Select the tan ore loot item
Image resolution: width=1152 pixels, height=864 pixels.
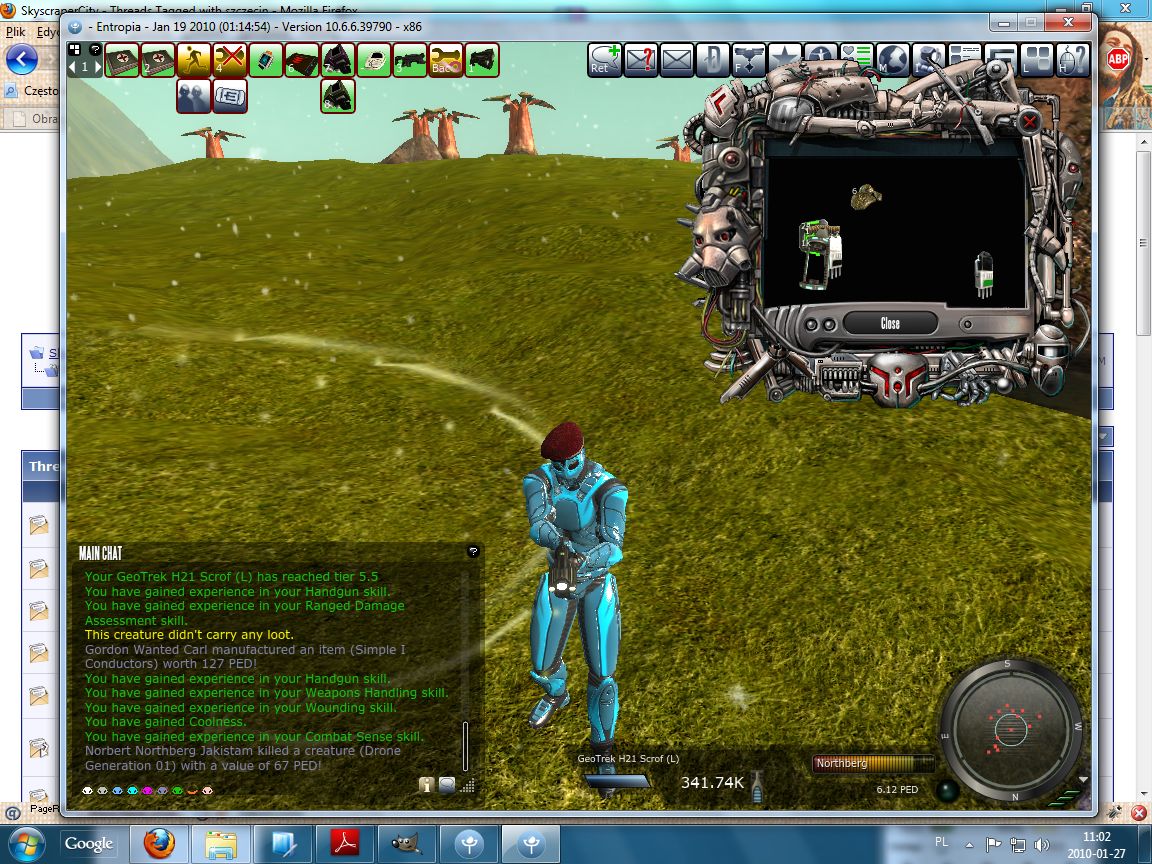(865, 197)
